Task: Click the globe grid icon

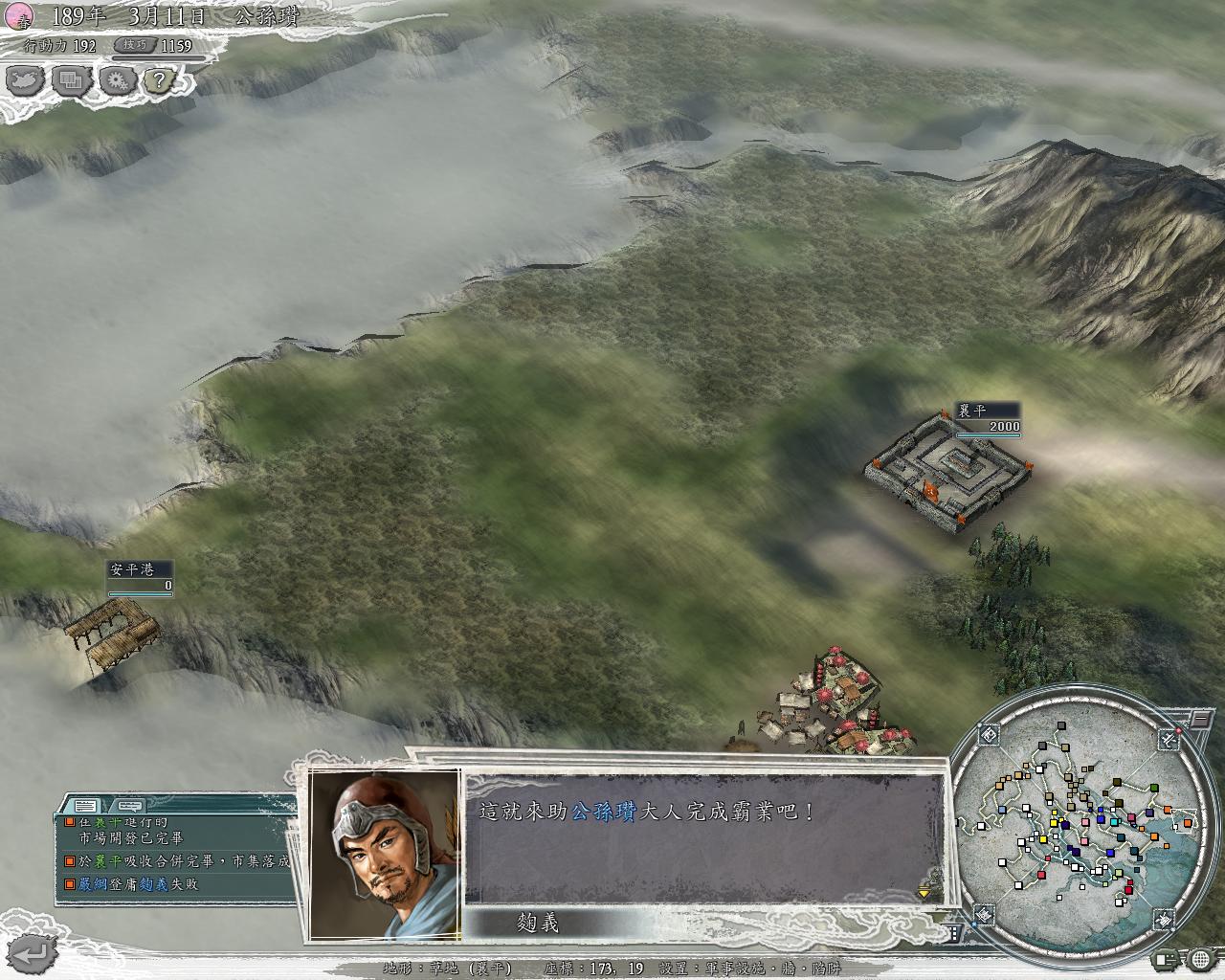Action: 1201,958
